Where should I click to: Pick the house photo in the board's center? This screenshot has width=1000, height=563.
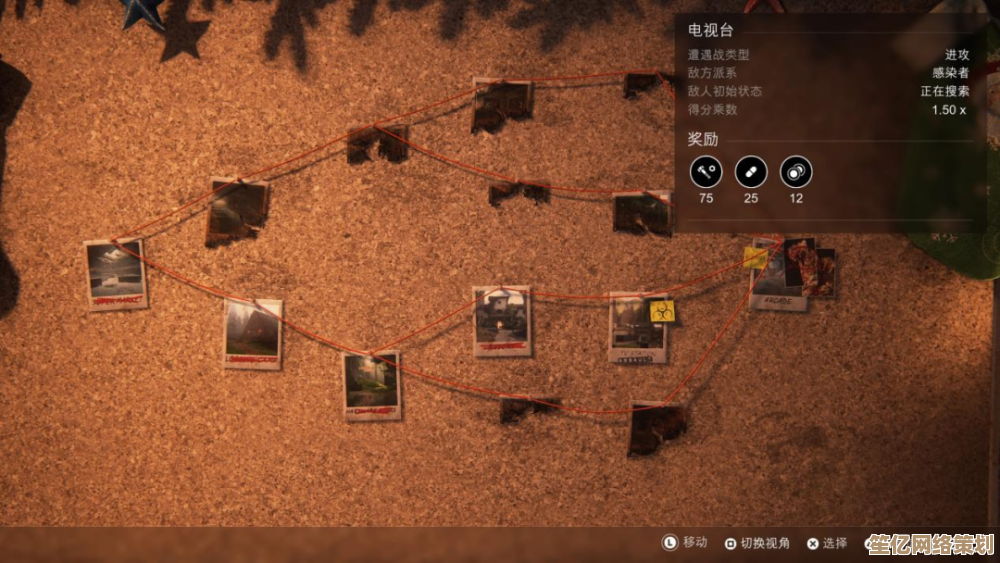[502, 321]
